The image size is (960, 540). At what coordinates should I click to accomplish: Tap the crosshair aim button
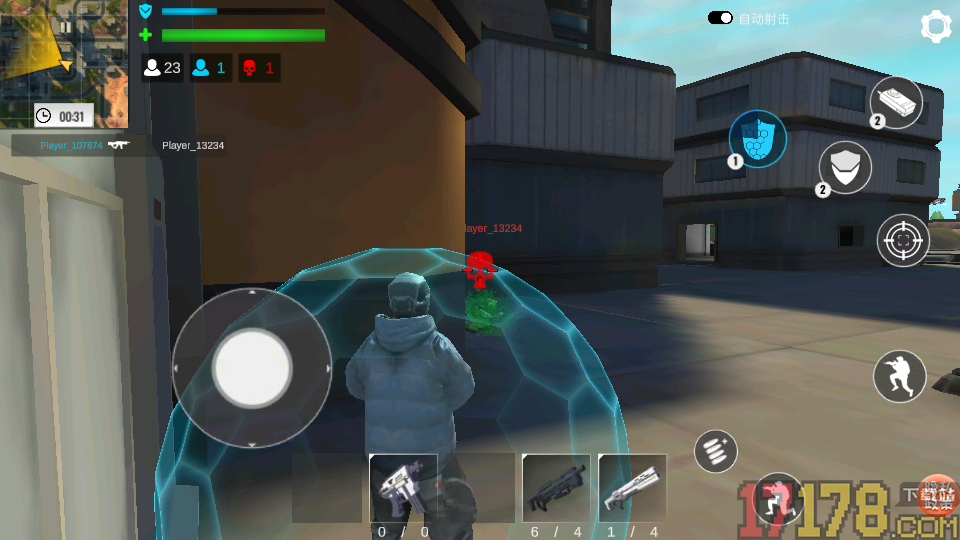[x=903, y=240]
